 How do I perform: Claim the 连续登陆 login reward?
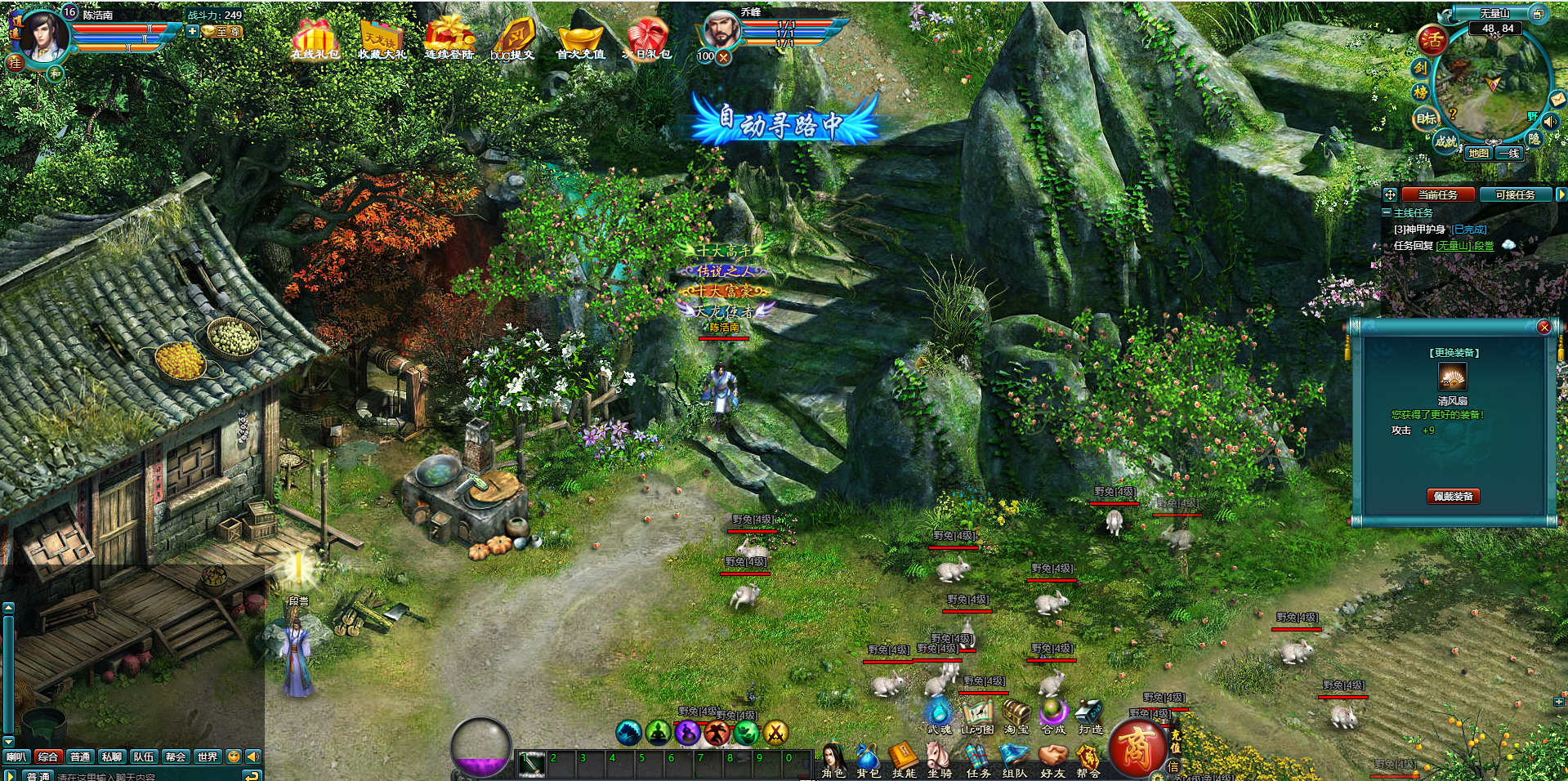[449, 38]
